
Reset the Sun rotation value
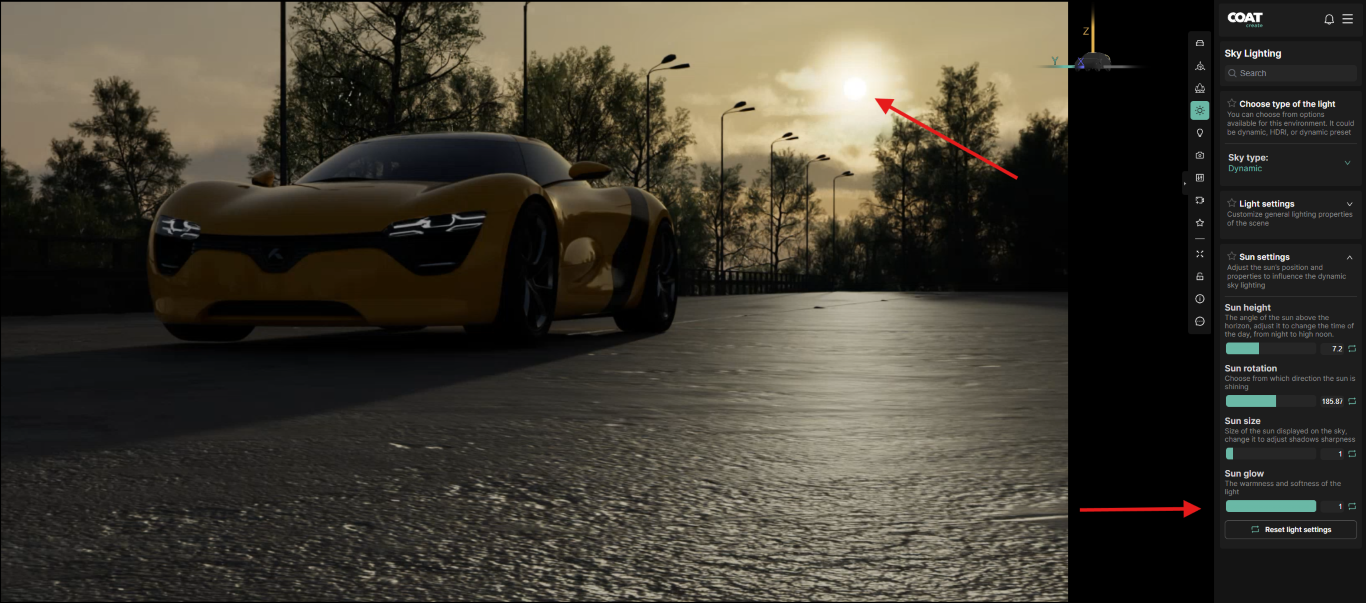tap(1352, 401)
